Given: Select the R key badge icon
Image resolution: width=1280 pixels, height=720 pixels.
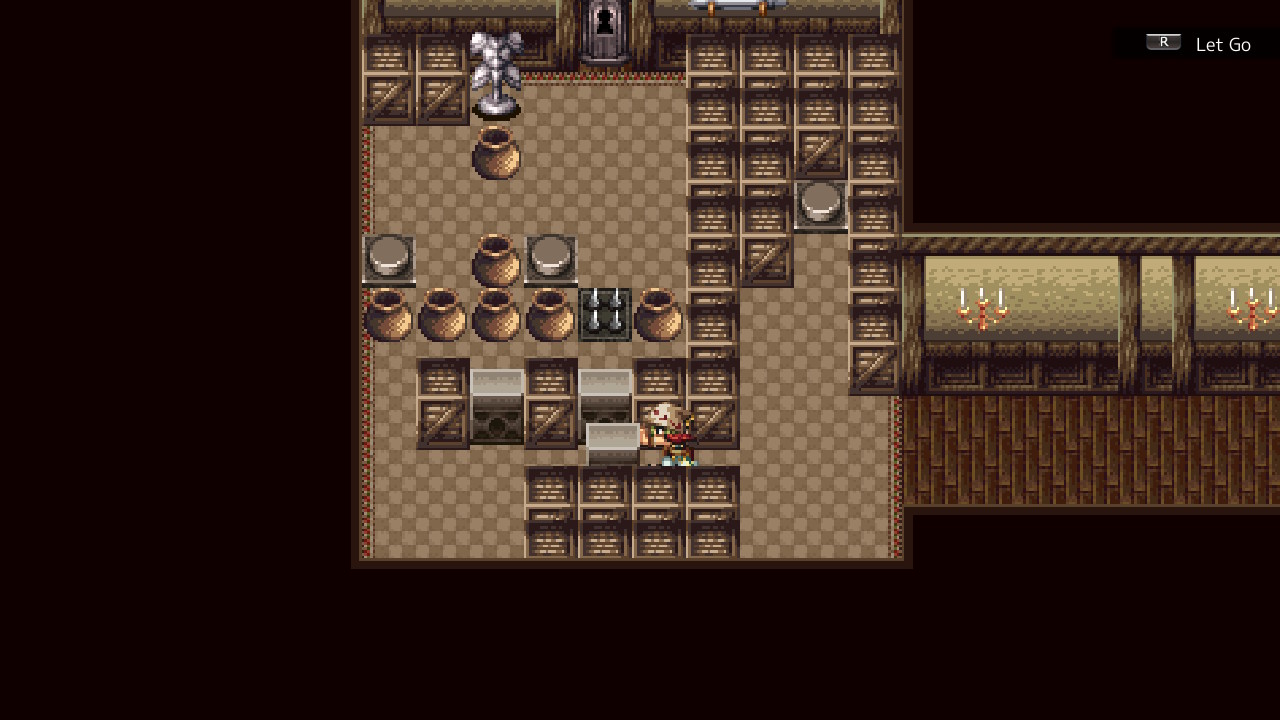Looking at the screenshot, I should tap(1162, 41).
